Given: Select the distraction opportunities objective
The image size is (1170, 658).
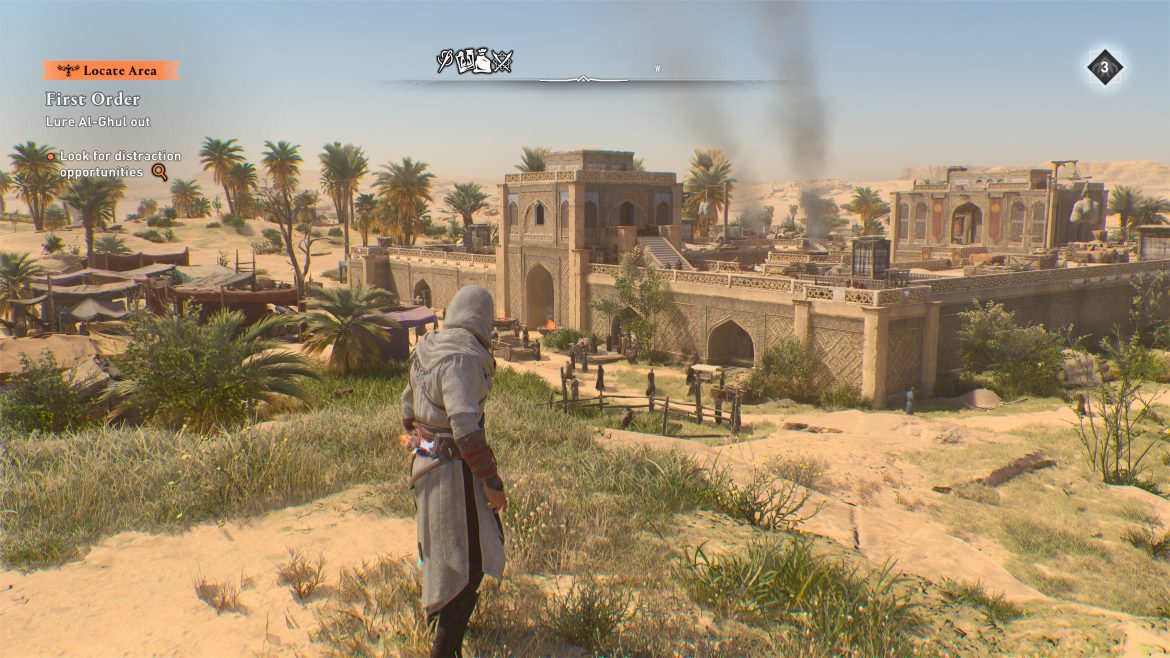Looking at the screenshot, I should coord(120,163).
